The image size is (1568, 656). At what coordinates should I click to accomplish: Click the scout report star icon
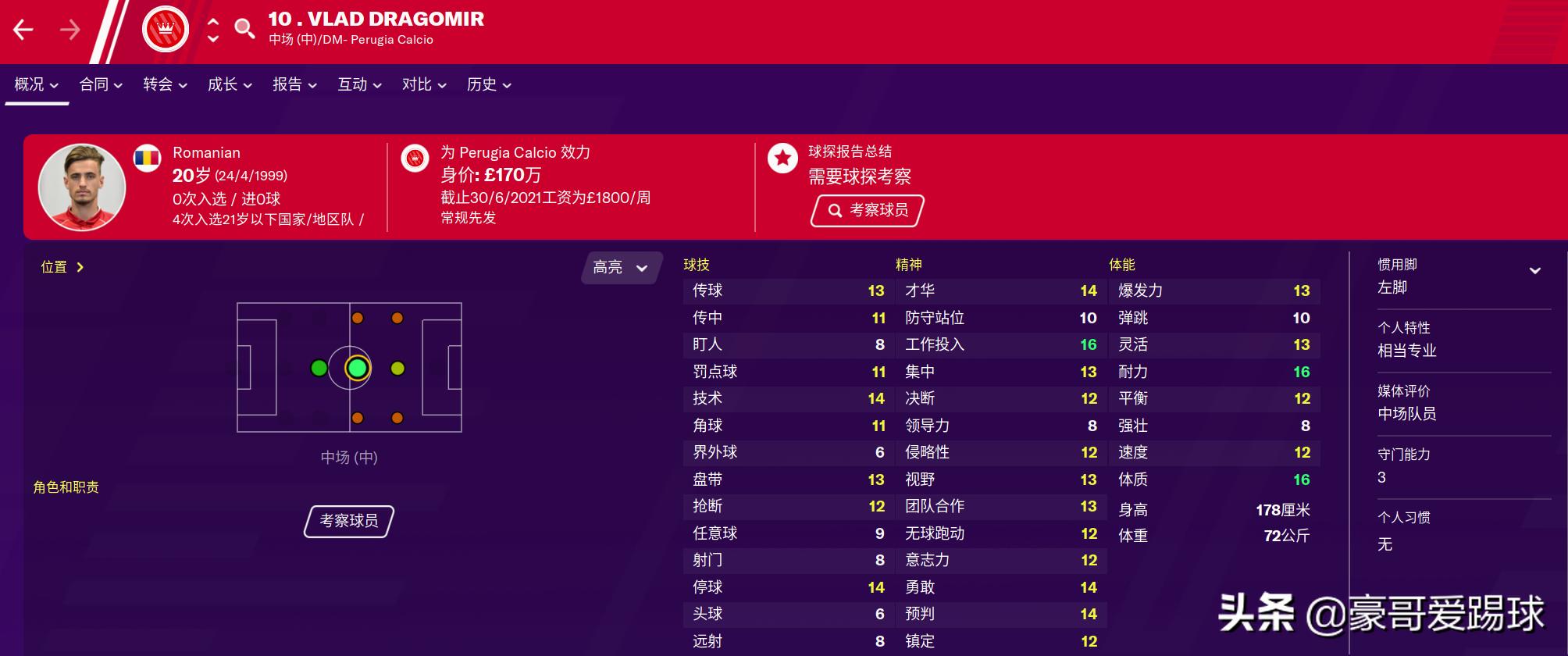[782, 158]
